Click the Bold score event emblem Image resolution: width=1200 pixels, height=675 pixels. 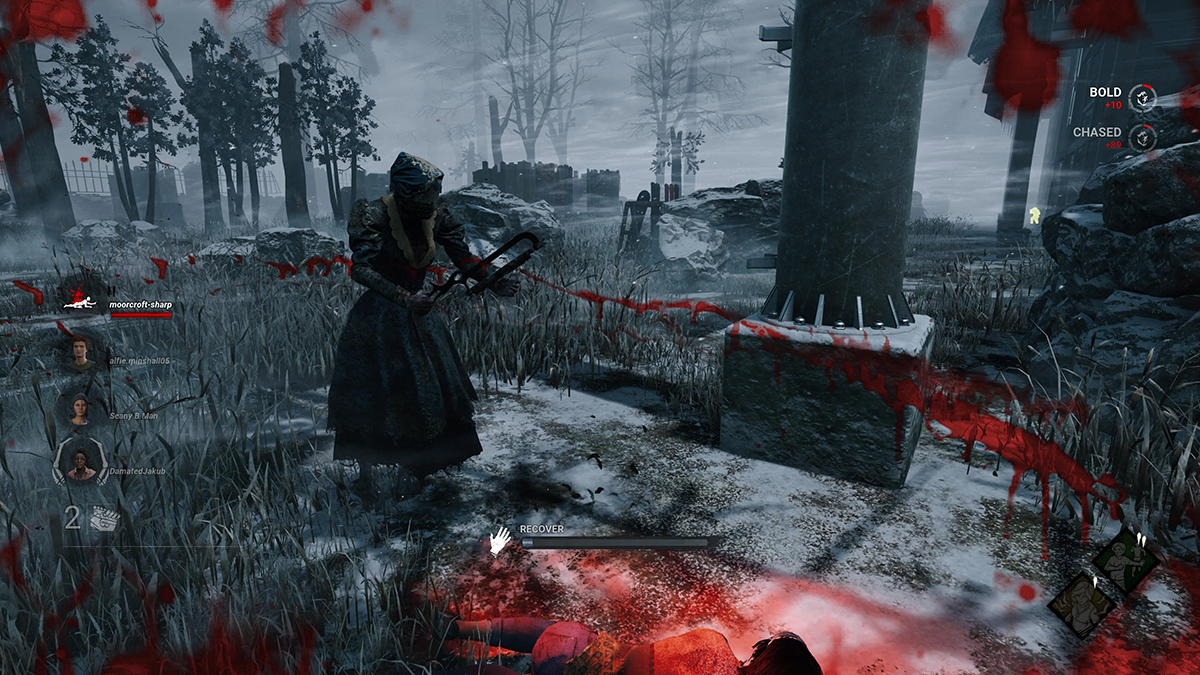1143,98
